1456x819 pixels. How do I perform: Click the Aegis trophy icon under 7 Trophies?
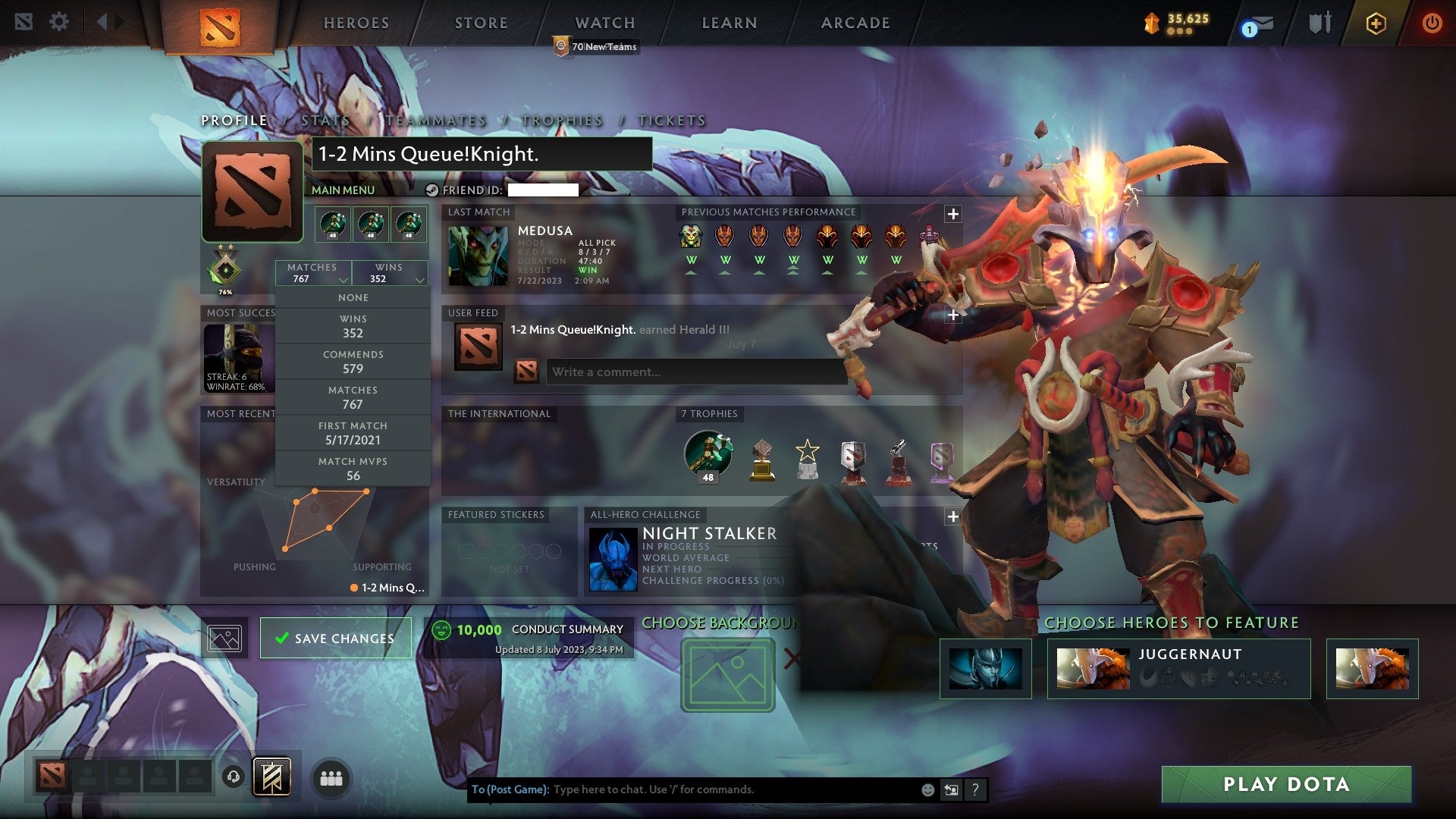(x=707, y=453)
